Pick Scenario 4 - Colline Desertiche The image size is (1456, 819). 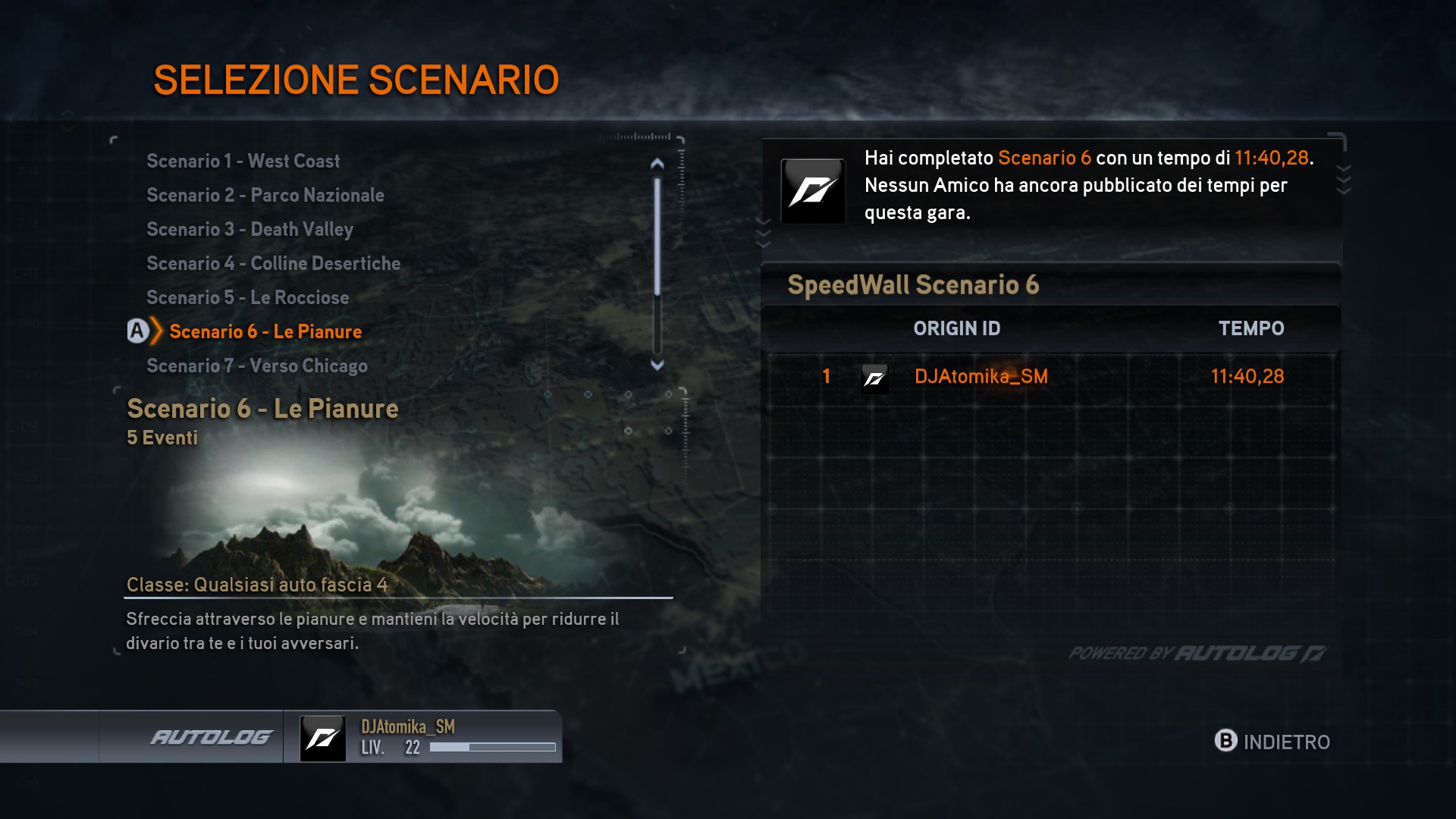[x=273, y=263]
